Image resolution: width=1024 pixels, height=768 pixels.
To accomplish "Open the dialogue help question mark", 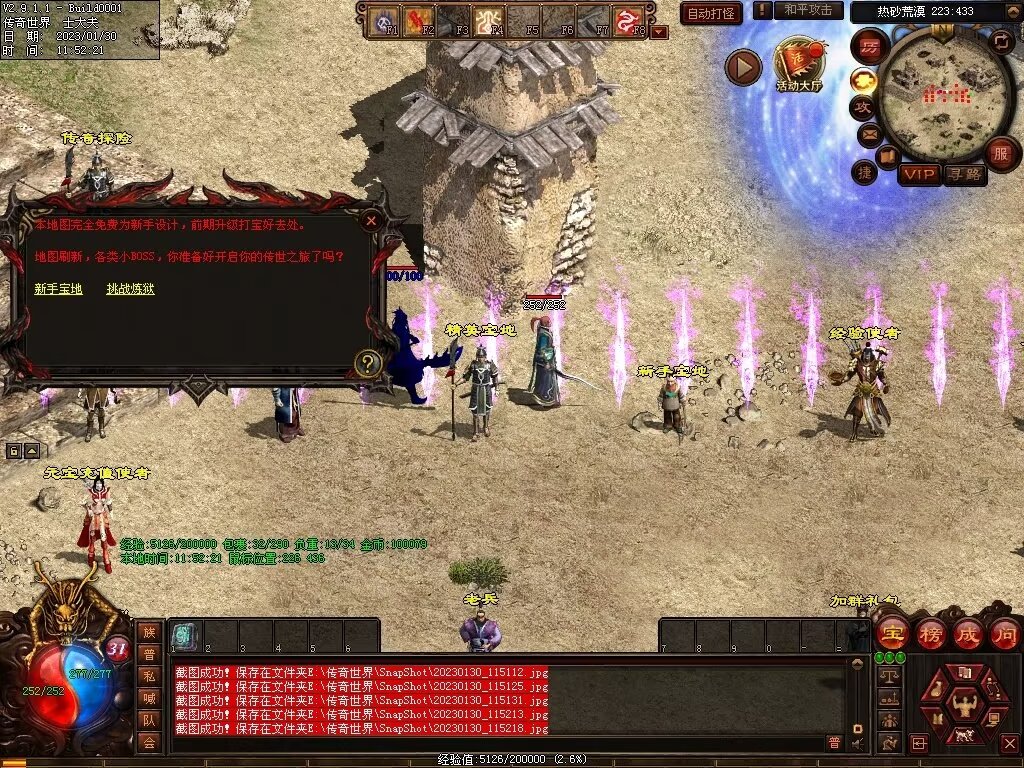I will 368,363.
